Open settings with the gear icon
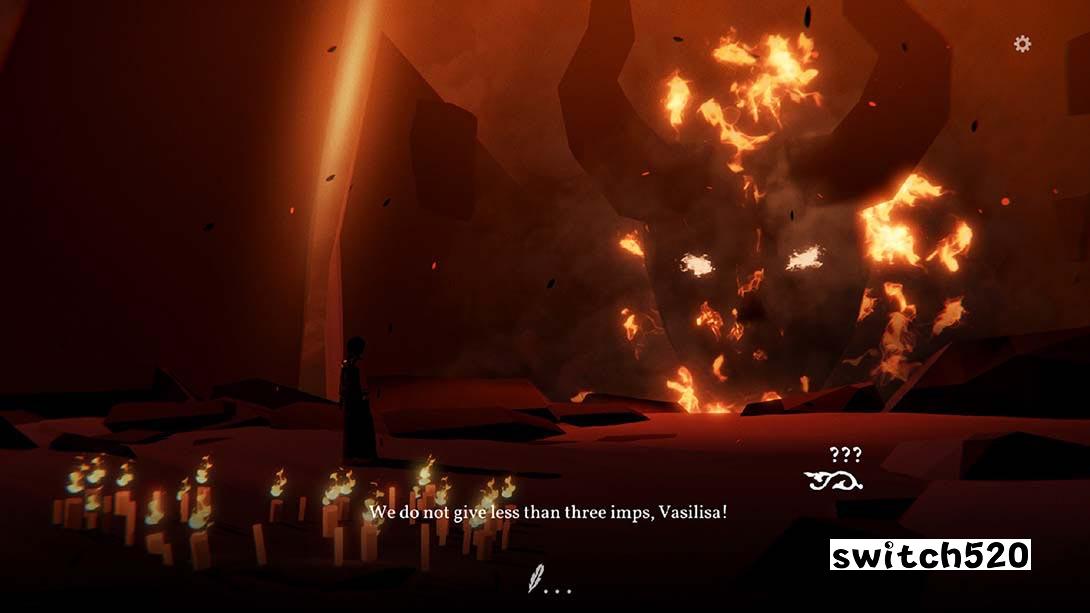Screen dimensions: 1090x613 tap(1022, 44)
